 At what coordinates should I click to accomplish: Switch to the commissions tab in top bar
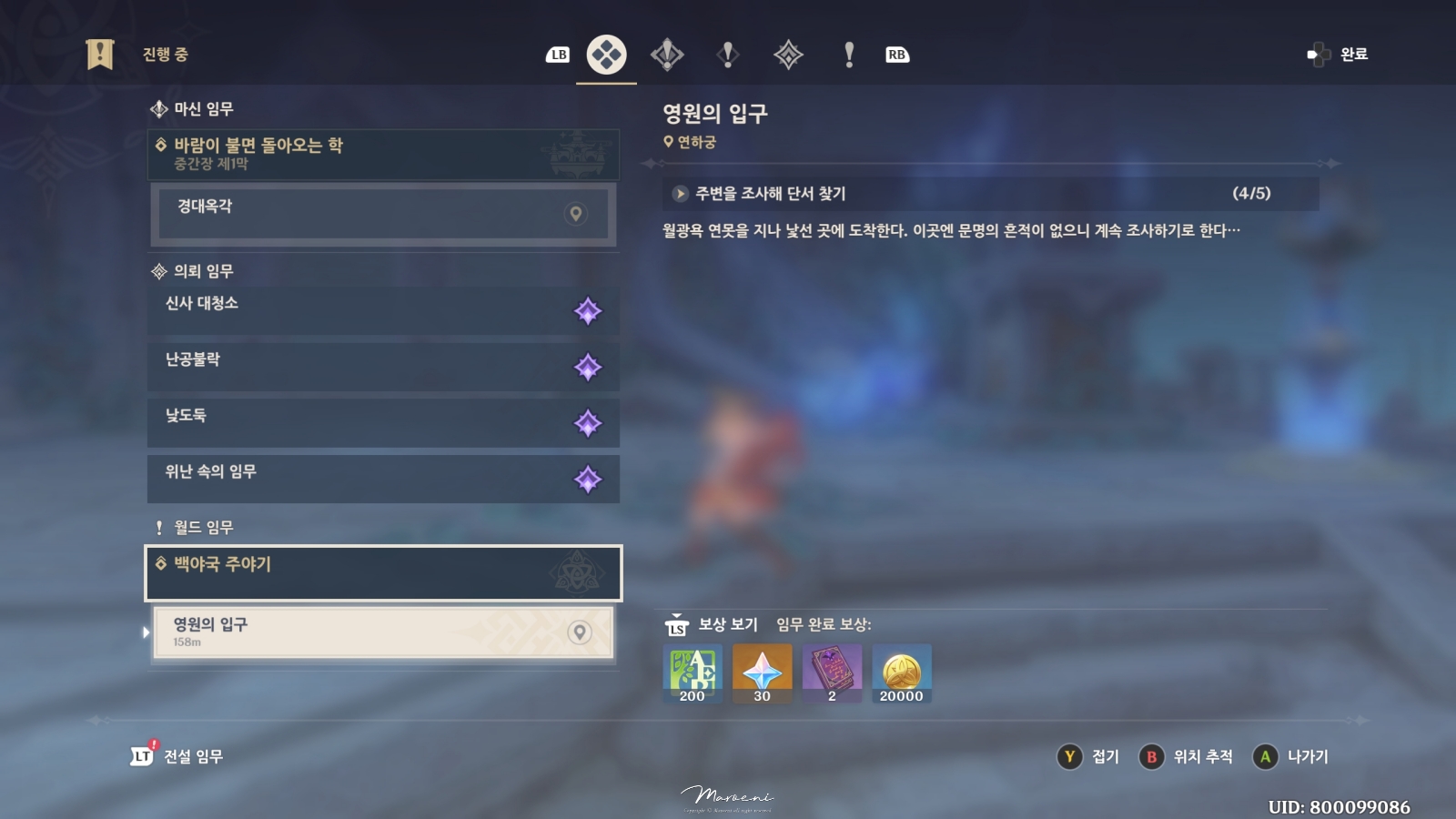coord(786,55)
